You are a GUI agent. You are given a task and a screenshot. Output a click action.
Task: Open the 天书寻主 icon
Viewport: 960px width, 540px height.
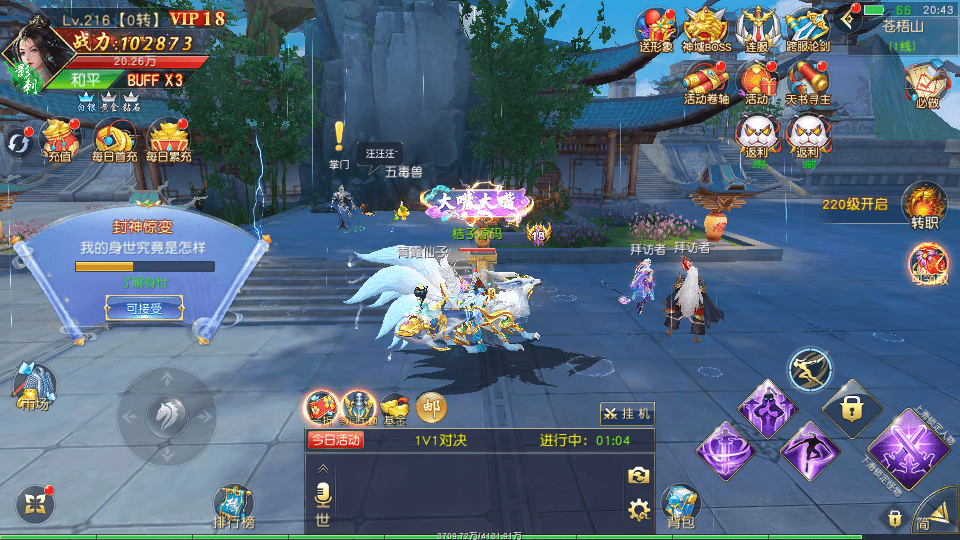pos(807,80)
